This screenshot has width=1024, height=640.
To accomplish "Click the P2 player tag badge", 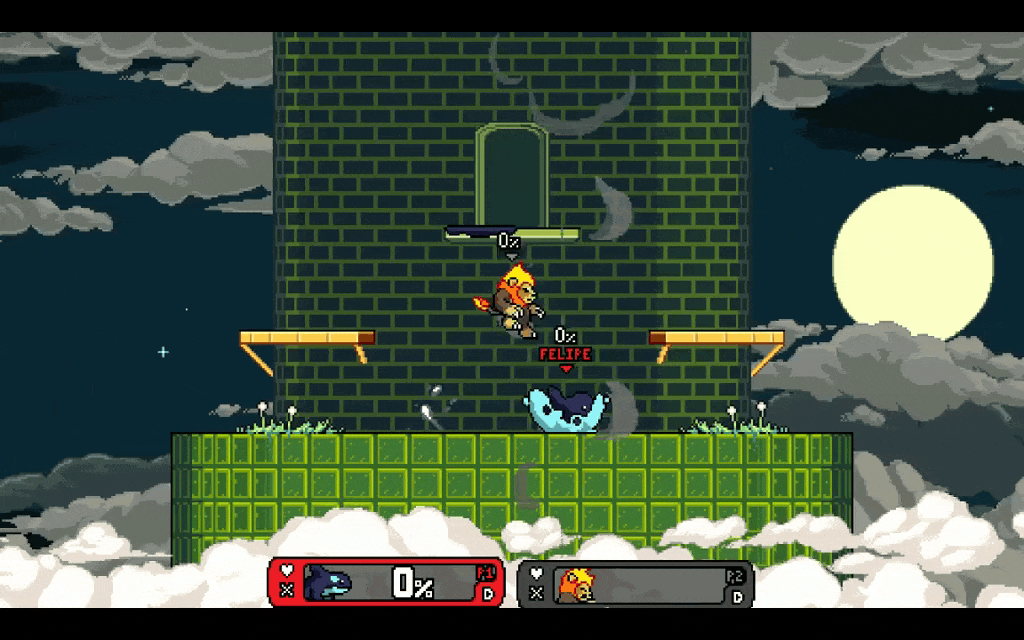I will (735, 576).
